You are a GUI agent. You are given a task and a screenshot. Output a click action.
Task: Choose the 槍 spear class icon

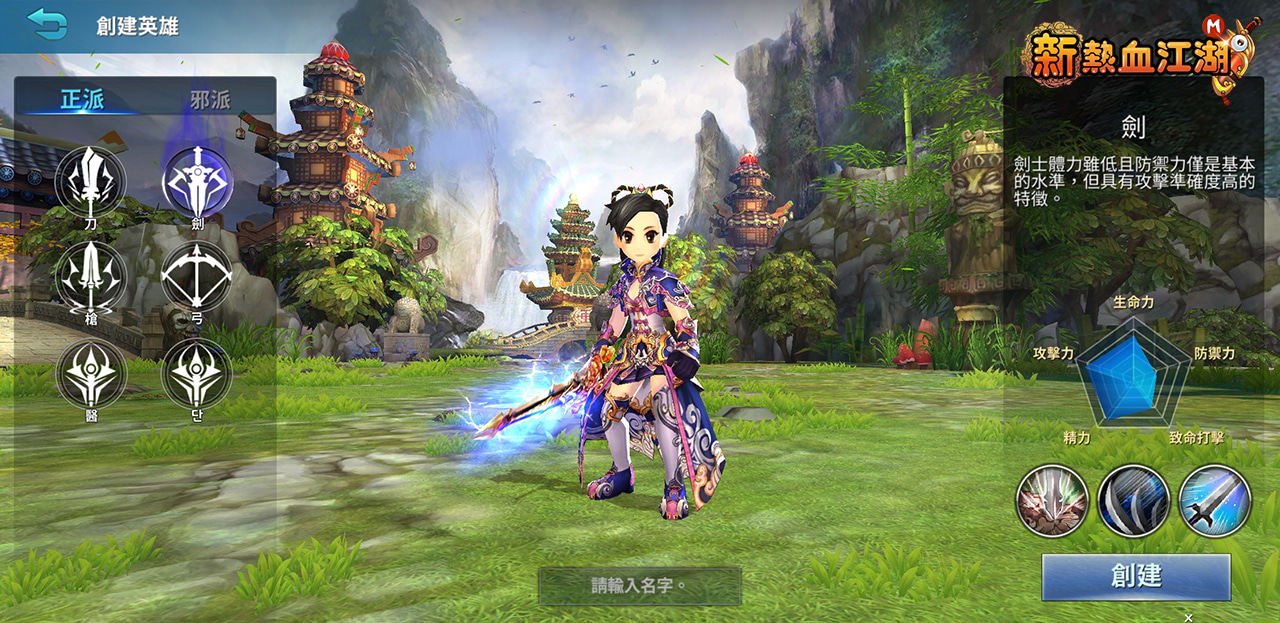(x=91, y=277)
